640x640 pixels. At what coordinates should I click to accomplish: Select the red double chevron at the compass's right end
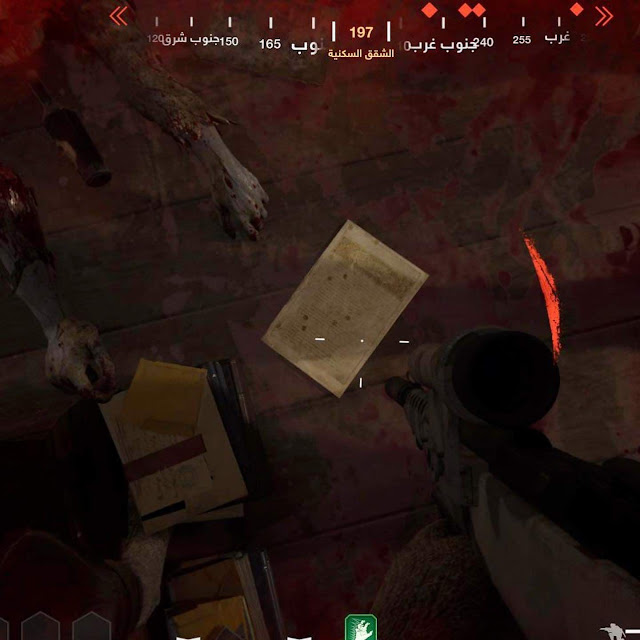[604, 15]
